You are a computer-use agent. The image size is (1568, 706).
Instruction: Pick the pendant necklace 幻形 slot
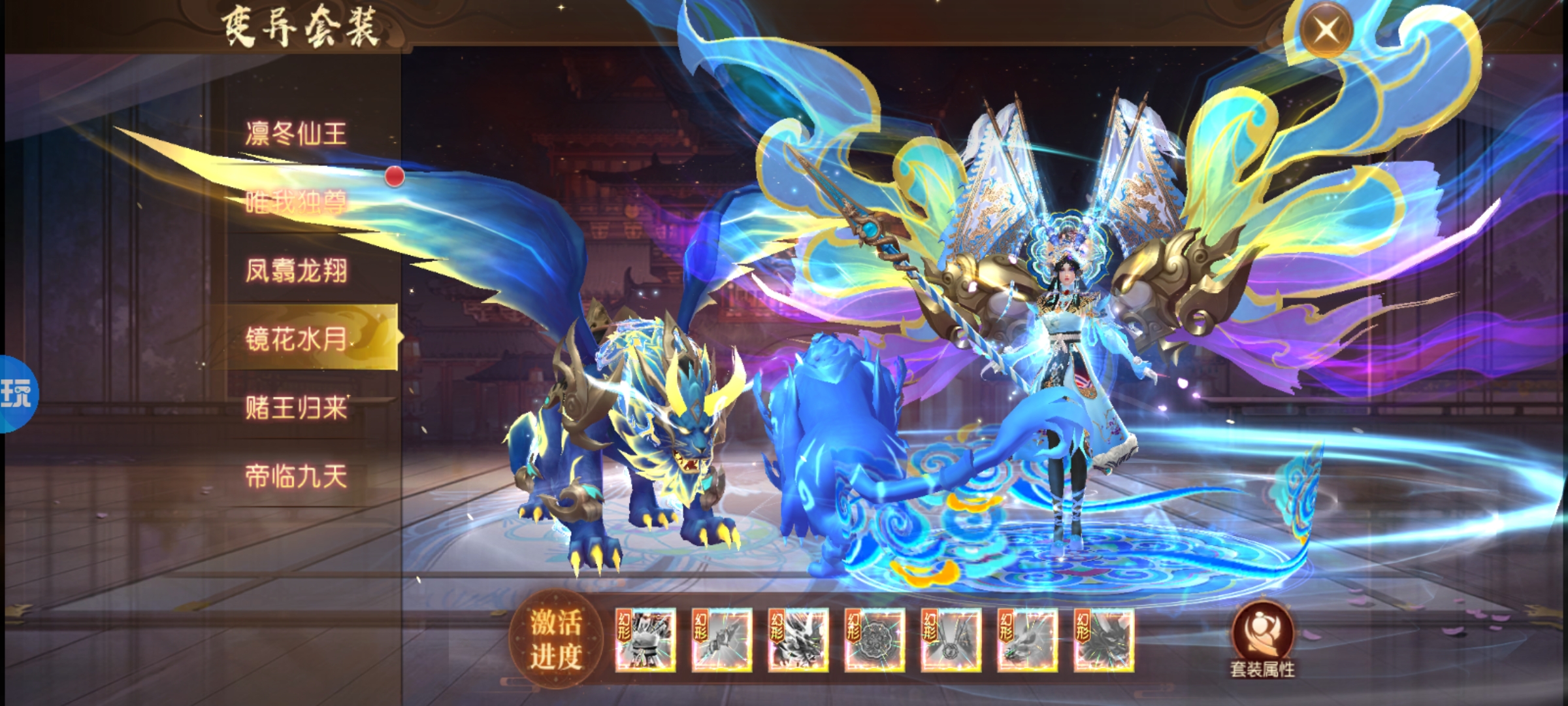pos(951,640)
